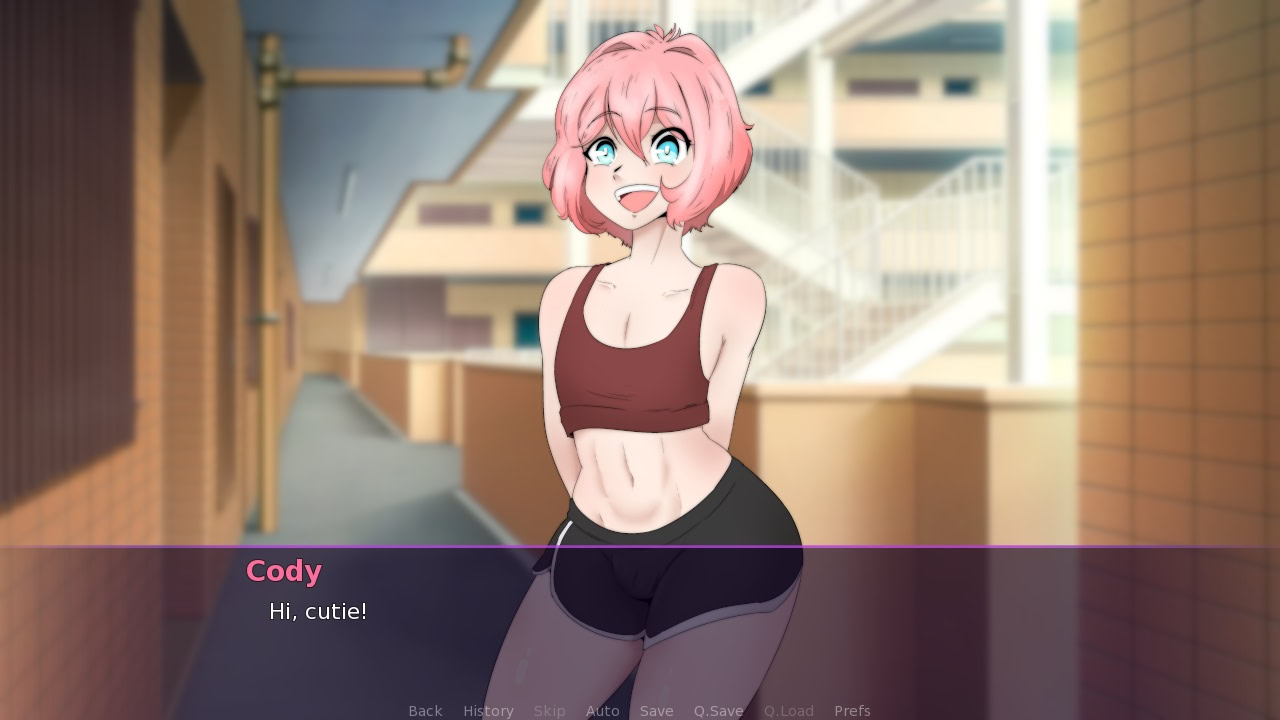The height and width of the screenshot is (720, 1280).
Task: Open preferences from the quick menu bar
Action: coord(853,710)
